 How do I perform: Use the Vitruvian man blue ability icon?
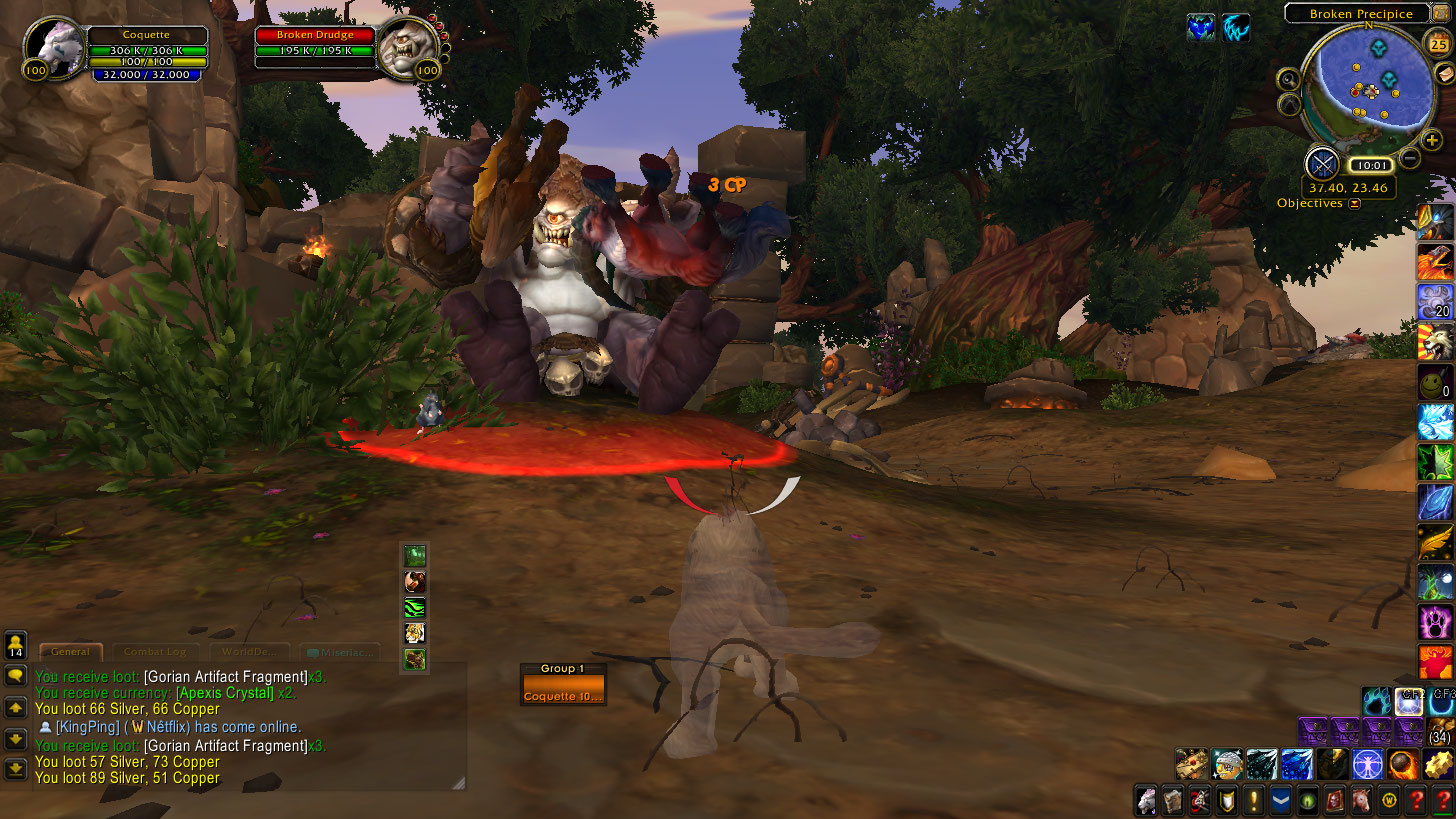click(x=1366, y=764)
